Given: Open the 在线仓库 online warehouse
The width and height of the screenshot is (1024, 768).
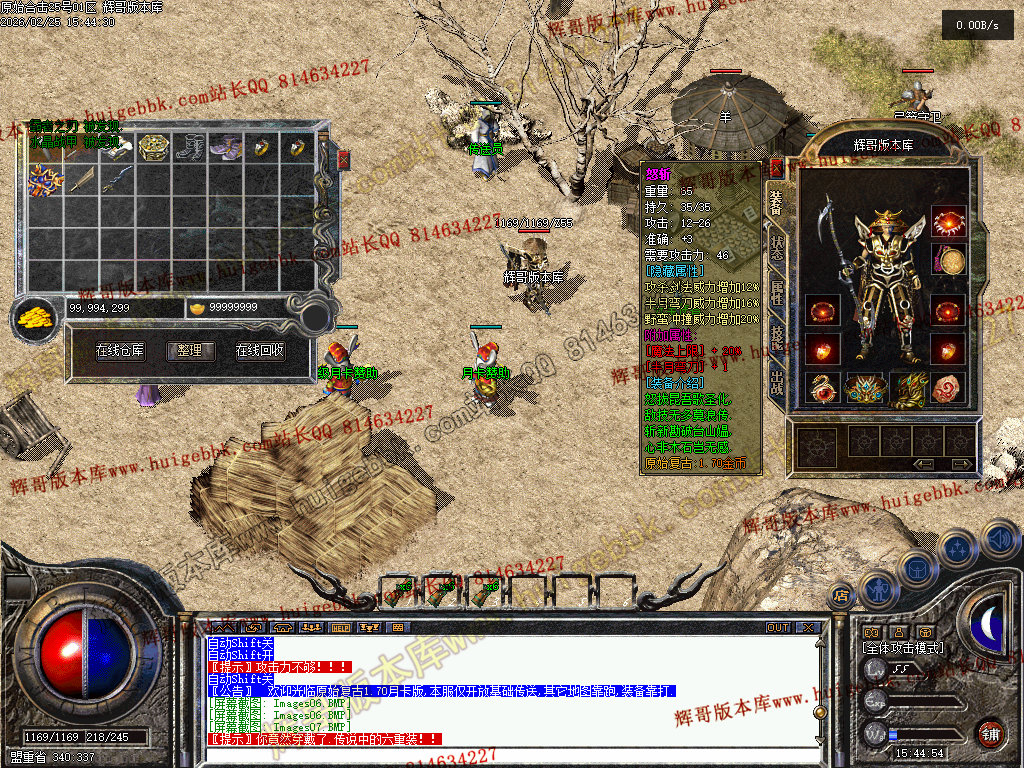Looking at the screenshot, I should [120, 351].
